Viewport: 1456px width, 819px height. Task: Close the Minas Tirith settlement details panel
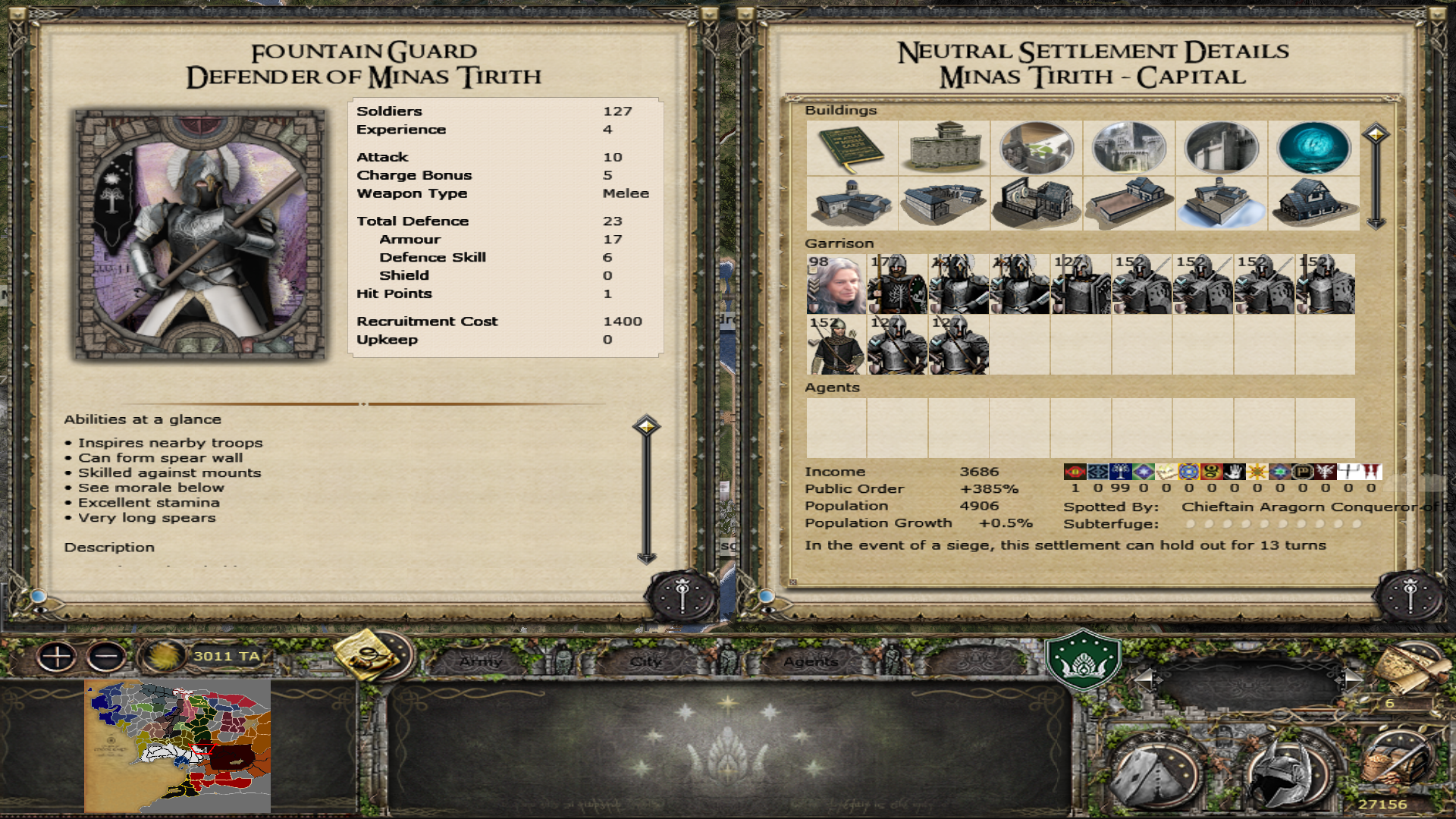point(1410,598)
